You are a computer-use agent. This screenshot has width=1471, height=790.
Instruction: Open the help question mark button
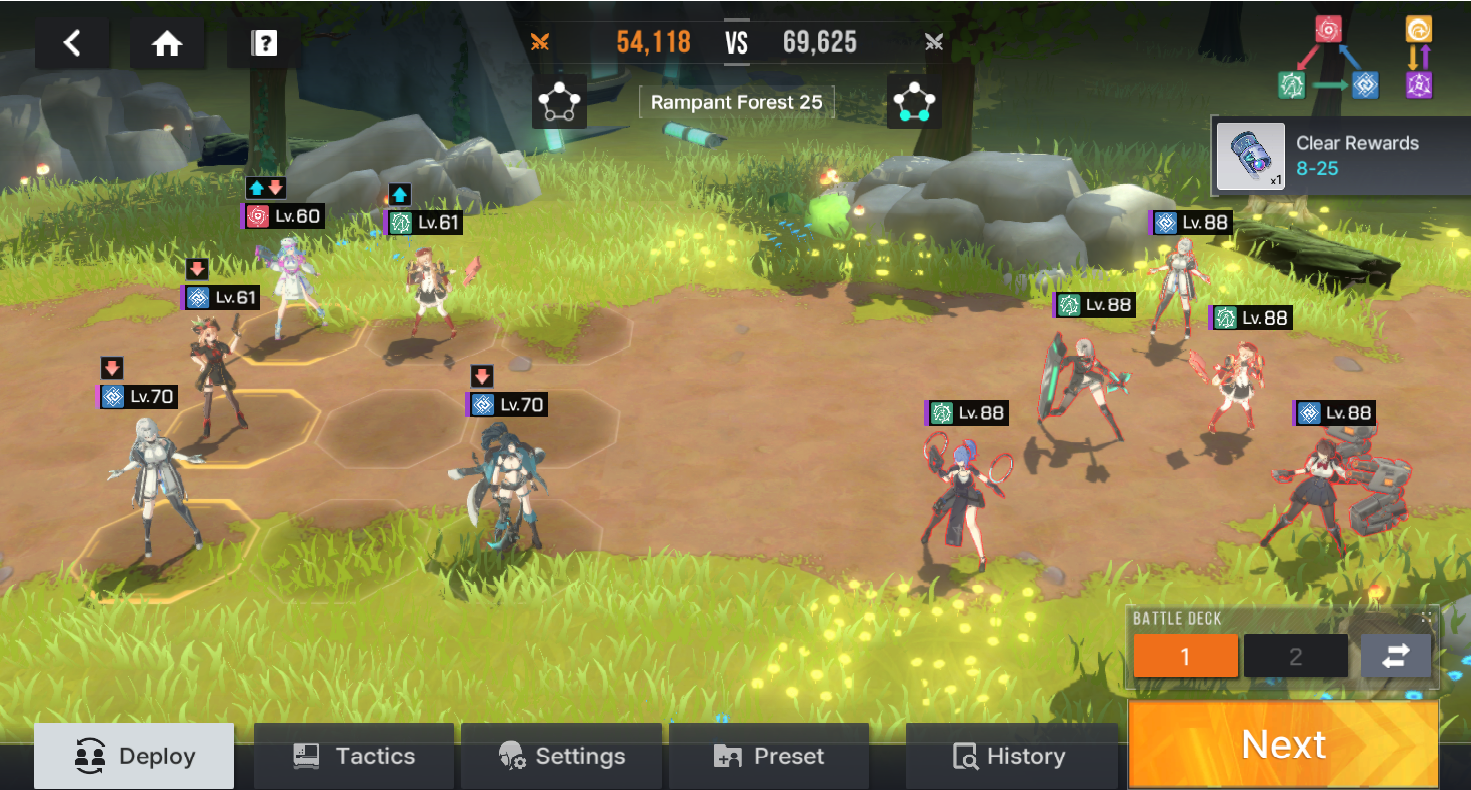[x=264, y=43]
